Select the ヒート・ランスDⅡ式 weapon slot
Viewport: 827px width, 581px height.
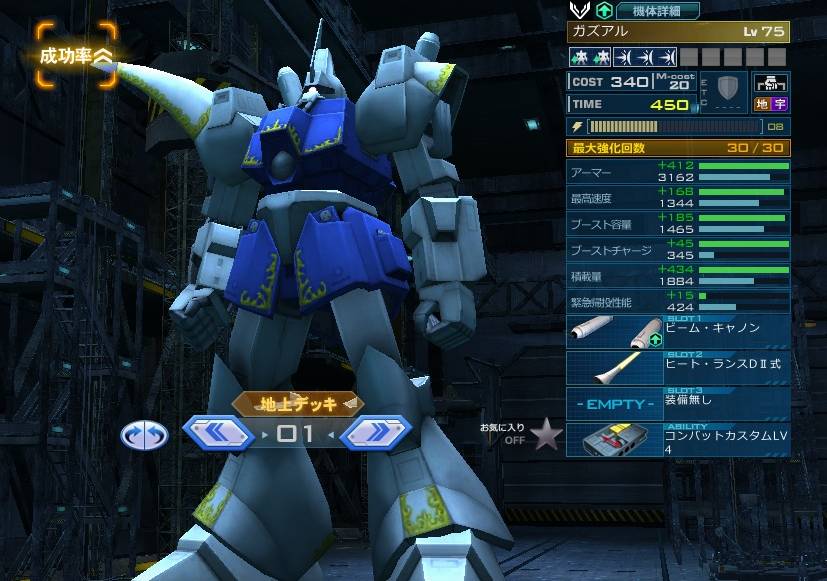pos(678,368)
